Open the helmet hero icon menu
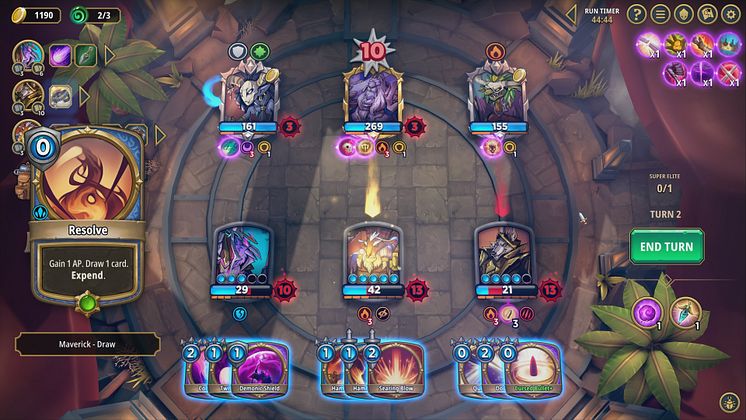The width and height of the screenshot is (746, 420). pos(684,13)
